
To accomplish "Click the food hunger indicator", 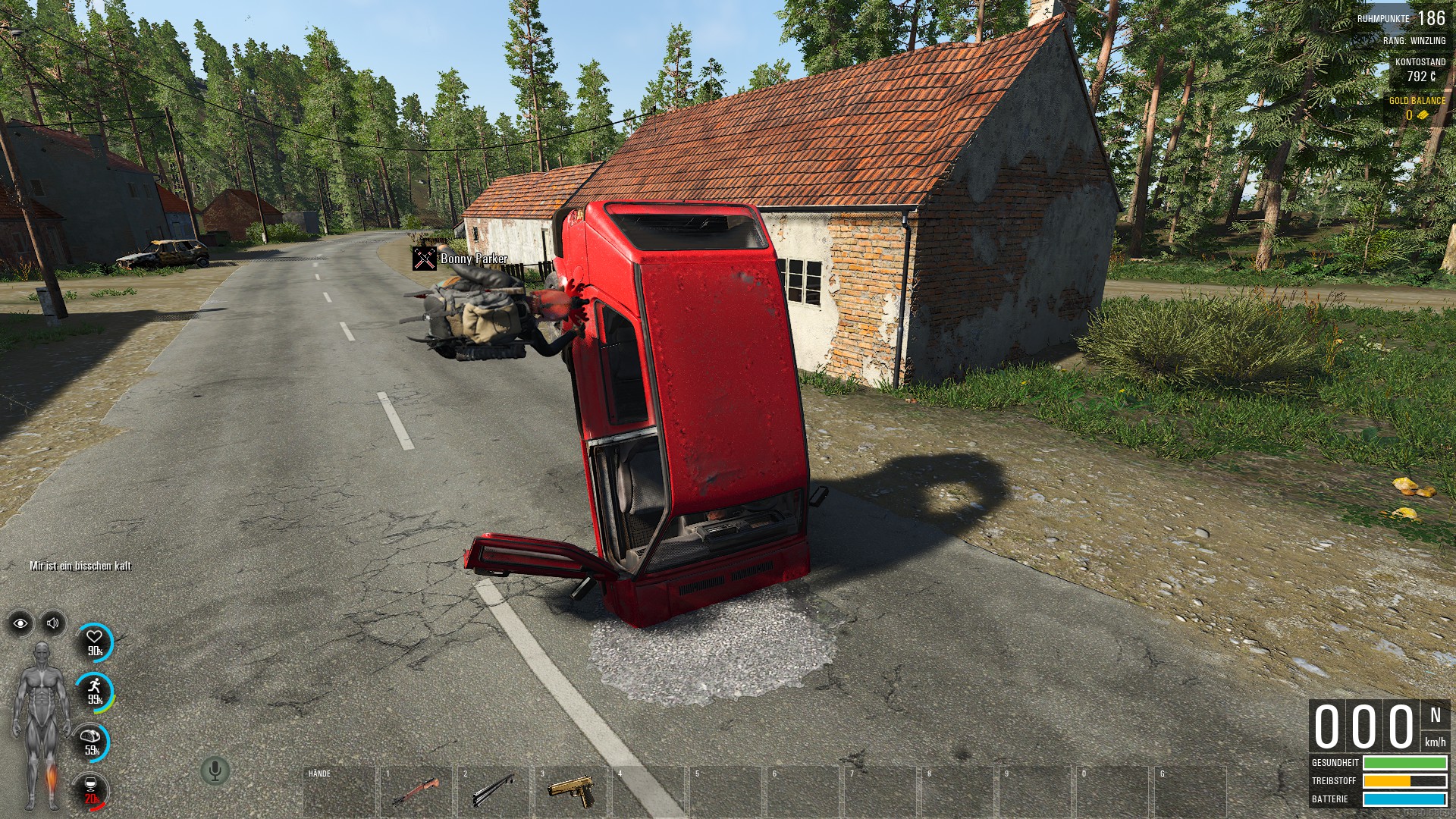I will (x=92, y=742).
